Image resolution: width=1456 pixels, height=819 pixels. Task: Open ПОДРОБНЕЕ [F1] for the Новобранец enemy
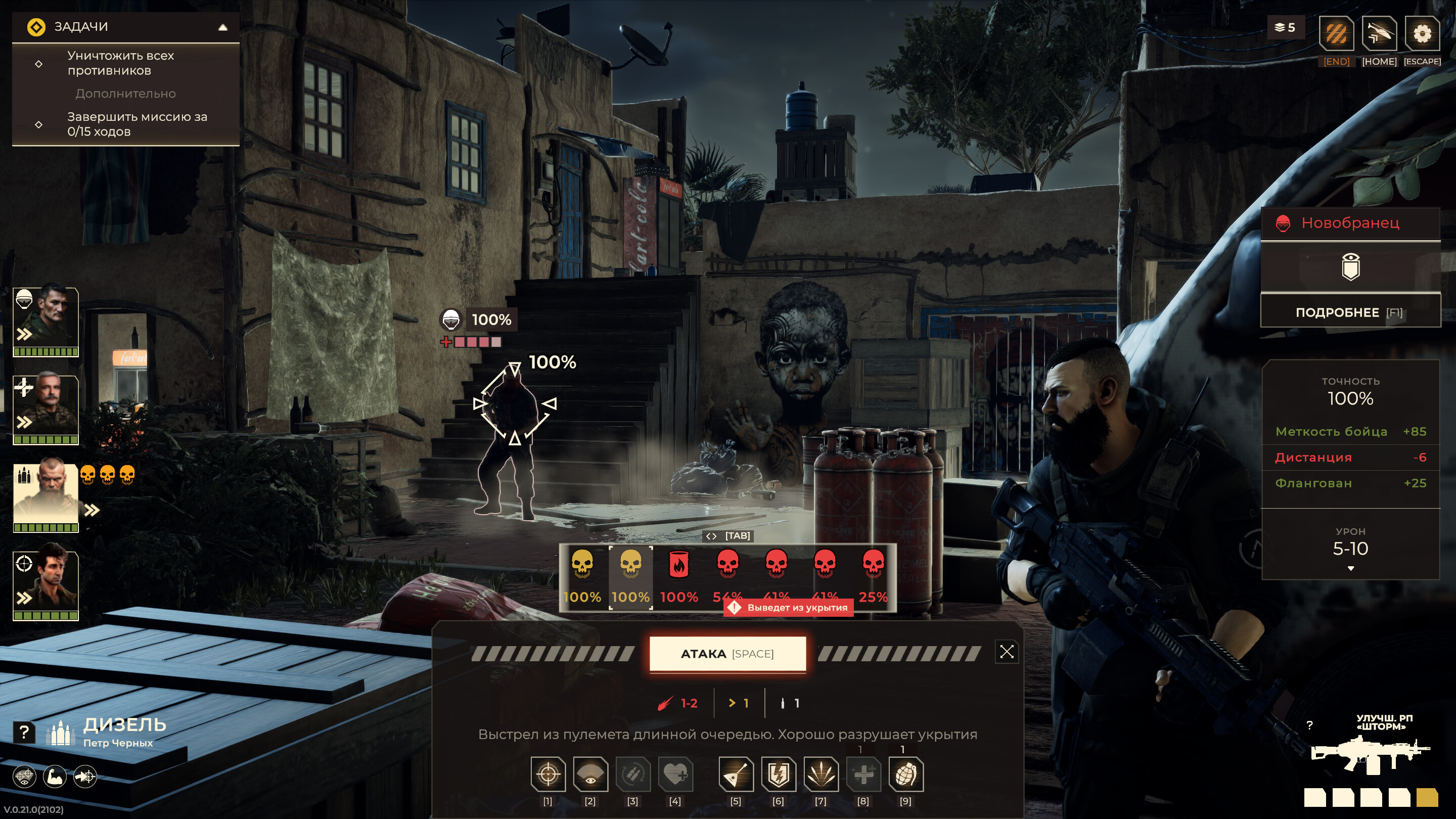(1350, 312)
